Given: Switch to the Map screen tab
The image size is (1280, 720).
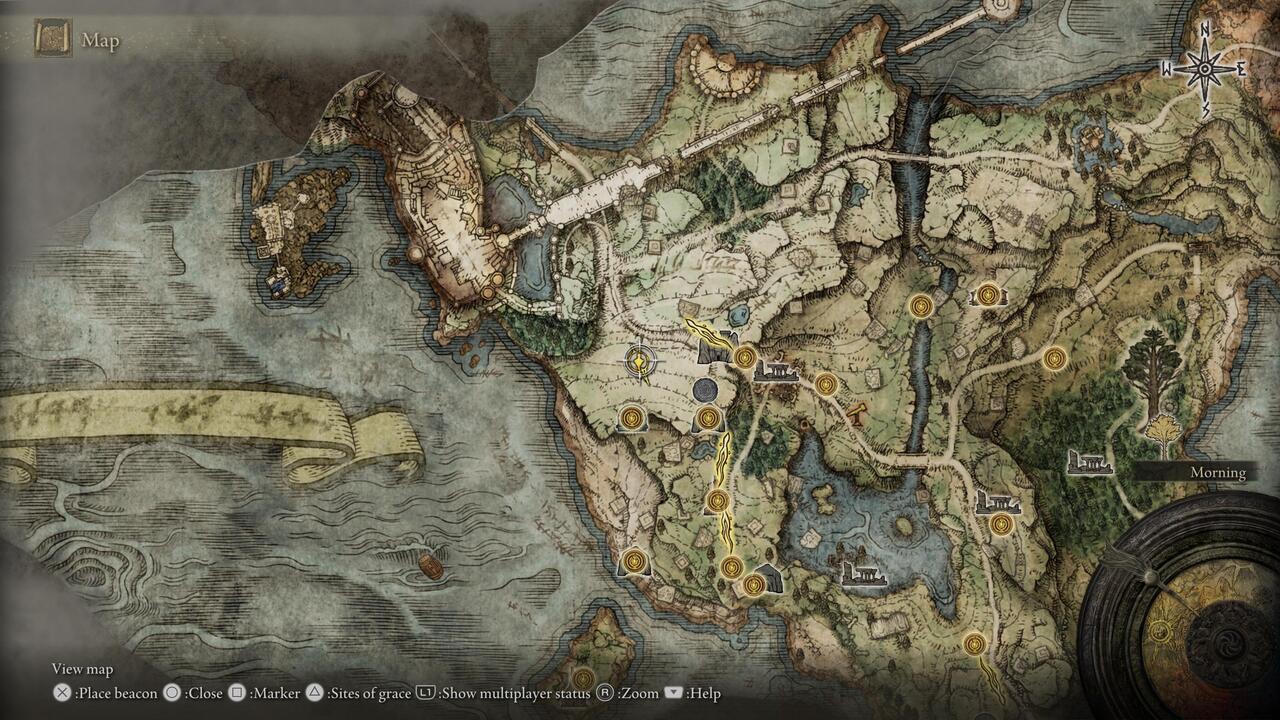Looking at the screenshot, I should [x=104, y=42].
